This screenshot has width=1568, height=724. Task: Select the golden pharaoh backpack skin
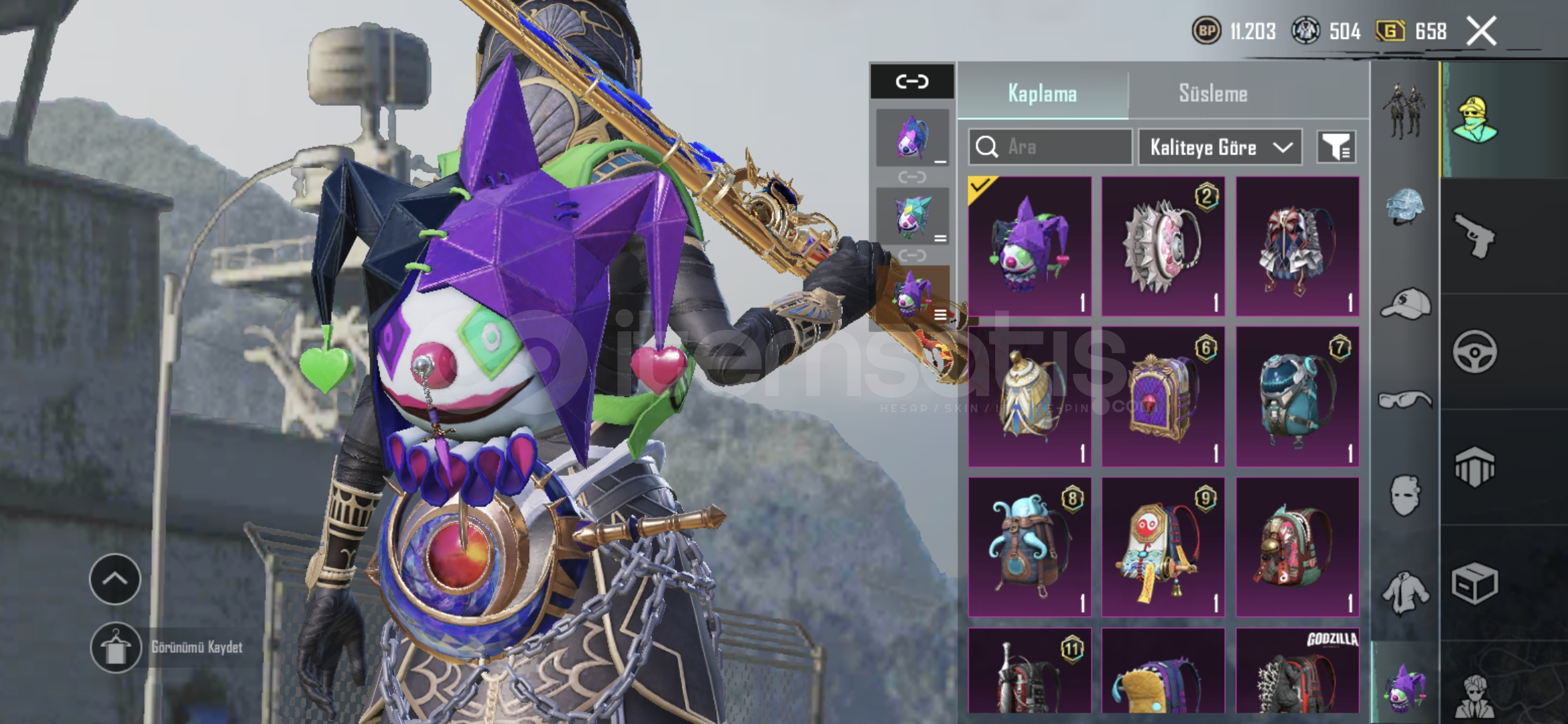tap(1029, 396)
